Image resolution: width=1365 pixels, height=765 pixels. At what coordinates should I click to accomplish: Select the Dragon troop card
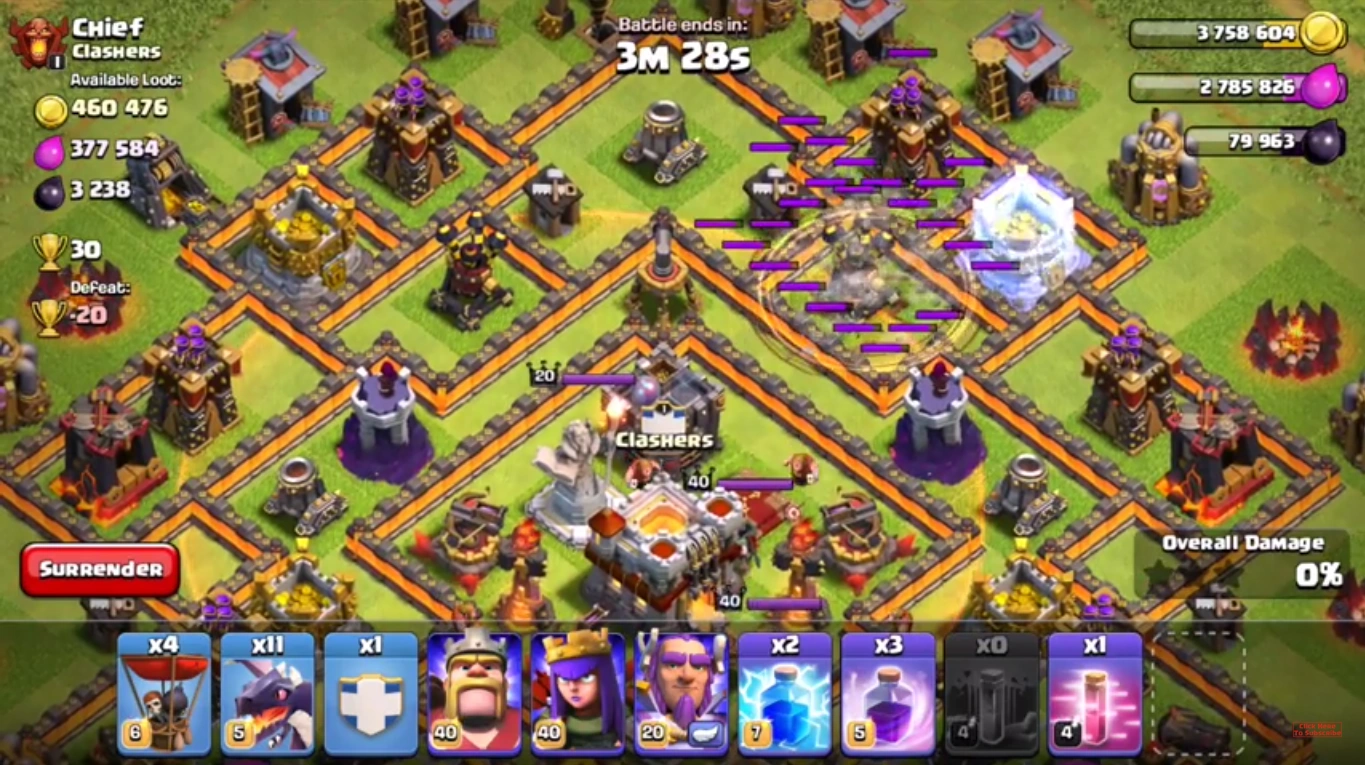pyautogui.click(x=266, y=693)
